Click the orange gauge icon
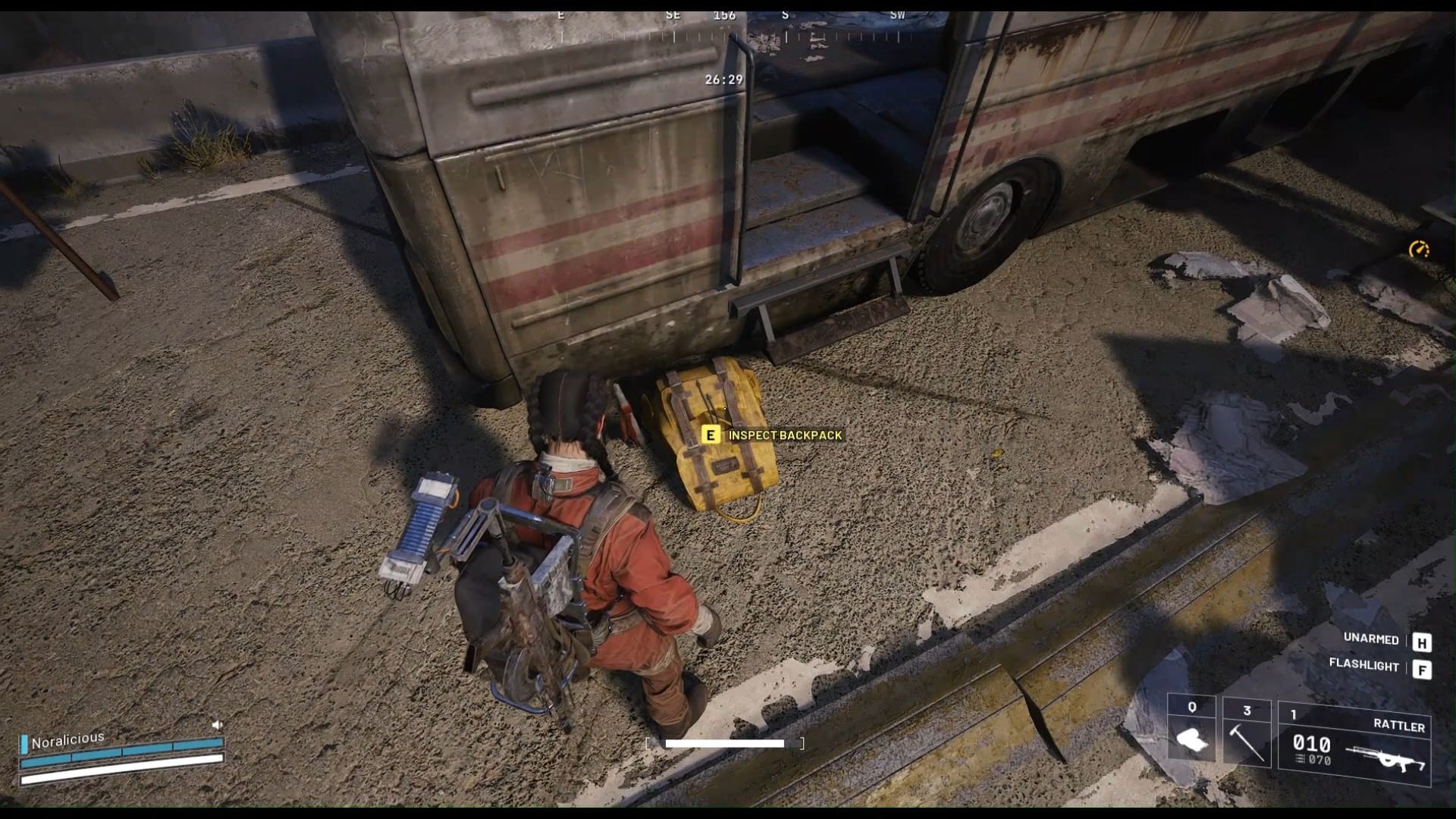Image resolution: width=1456 pixels, height=819 pixels. (1419, 249)
